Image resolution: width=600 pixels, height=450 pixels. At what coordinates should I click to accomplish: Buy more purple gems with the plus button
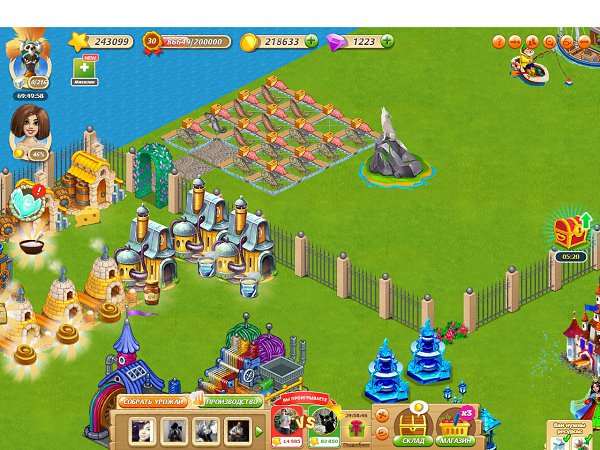pos(386,41)
